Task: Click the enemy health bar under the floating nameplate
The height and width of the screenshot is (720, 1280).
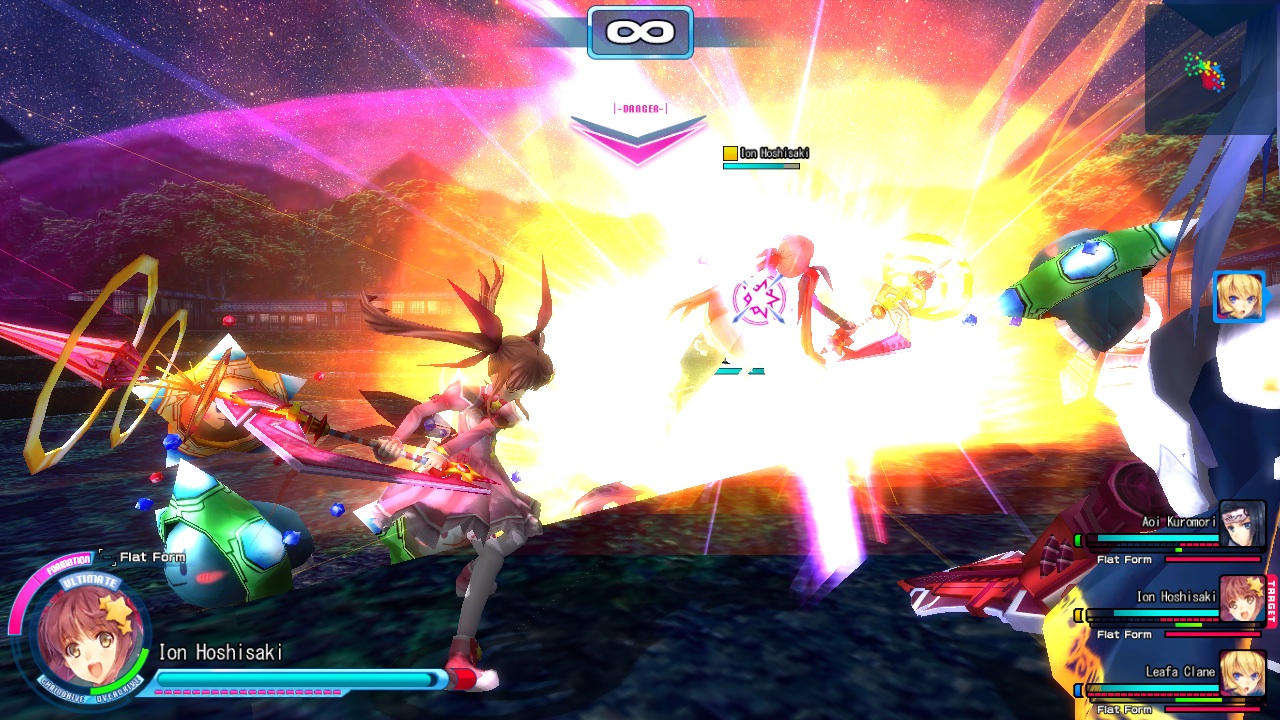Action: click(762, 165)
